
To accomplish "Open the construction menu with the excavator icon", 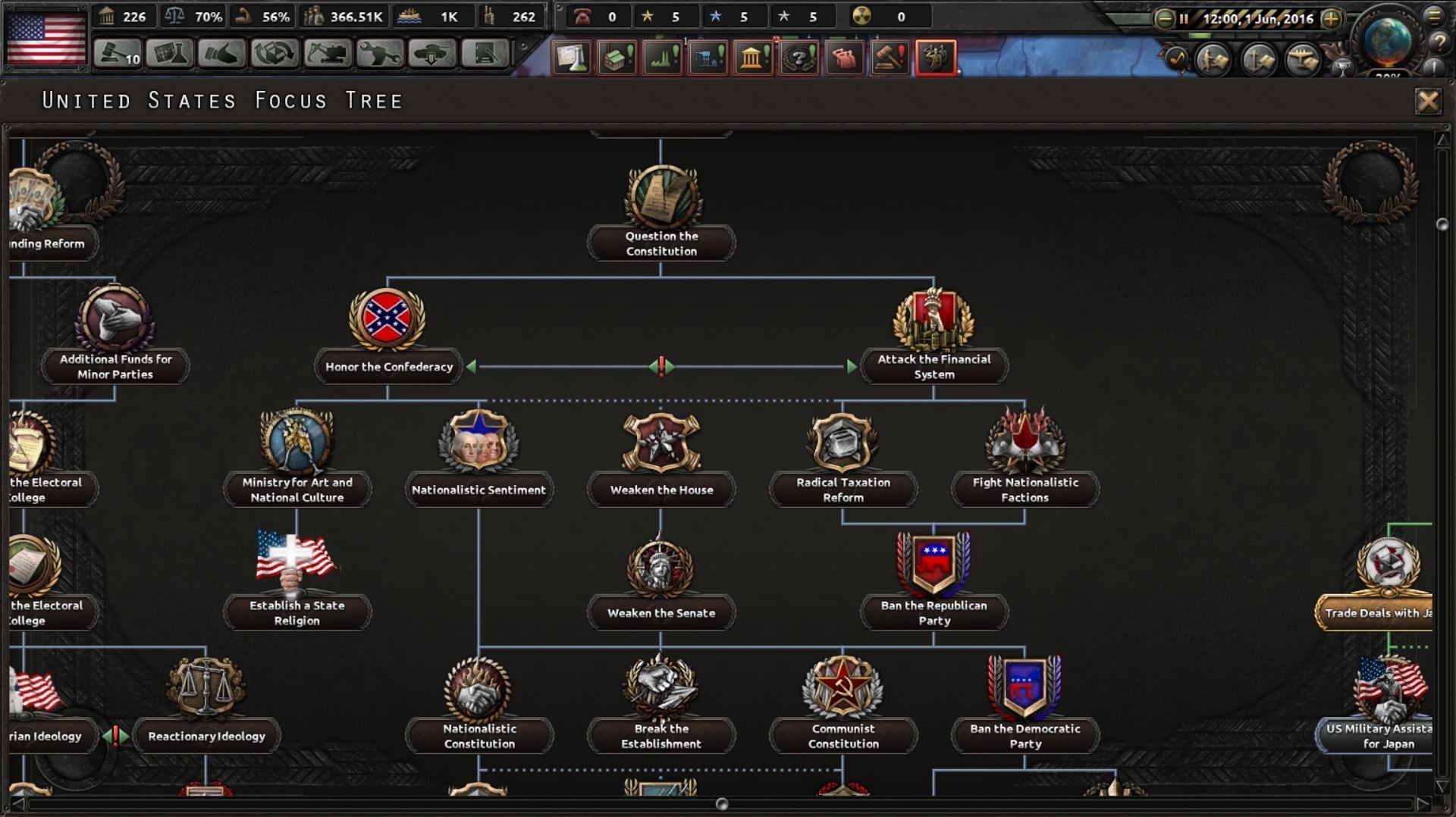I will coord(328,55).
